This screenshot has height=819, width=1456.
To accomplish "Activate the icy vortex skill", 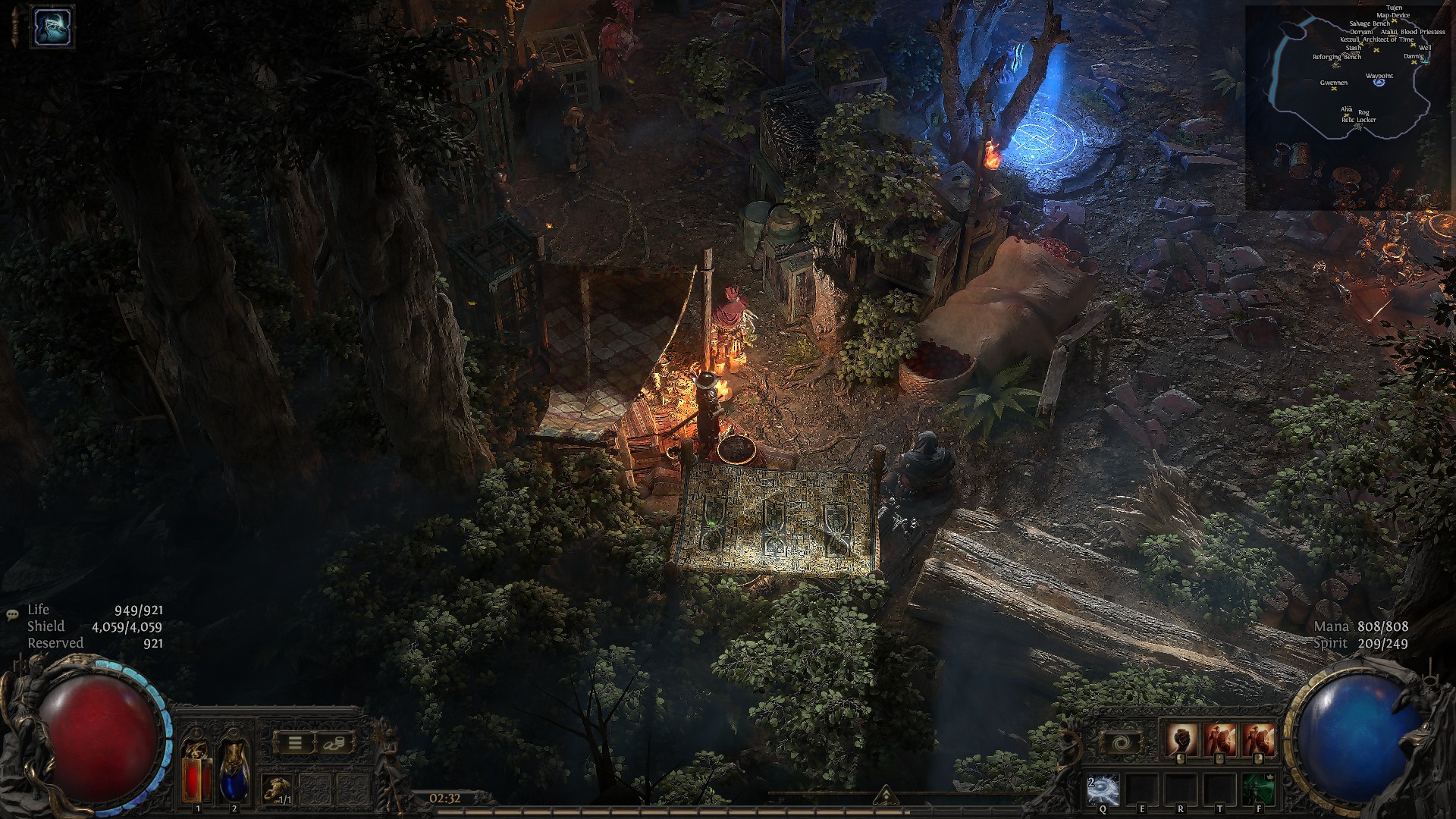I will click(1102, 790).
